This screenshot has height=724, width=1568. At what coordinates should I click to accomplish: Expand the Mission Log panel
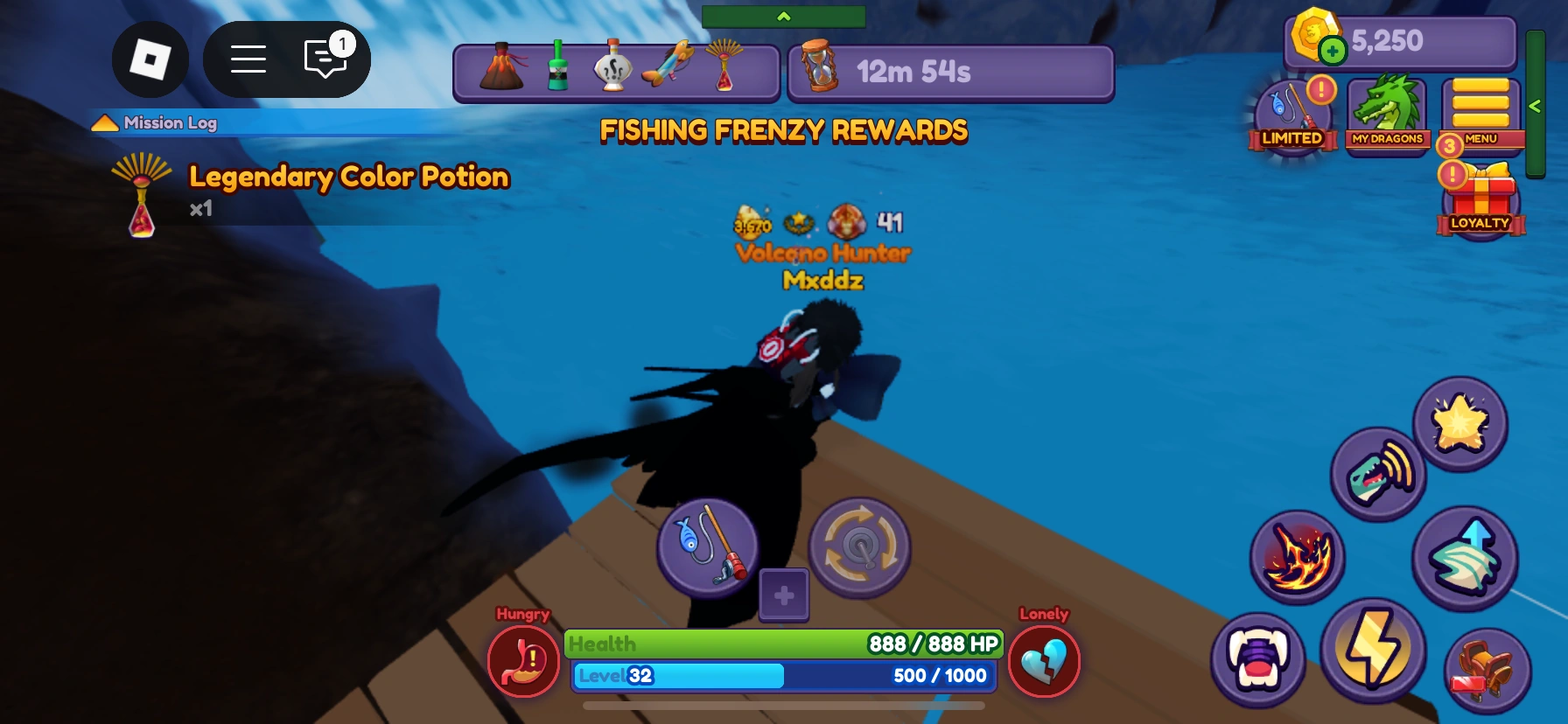click(105, 122)
